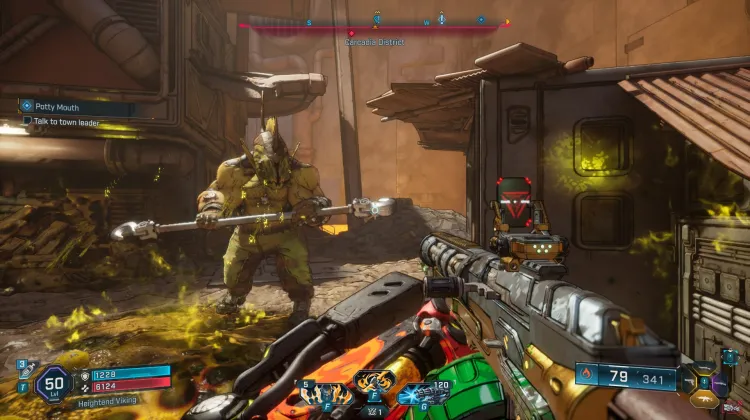Click the red diamond marker on compass
This screenshot has width=750, height=420.
click(351, 33)
